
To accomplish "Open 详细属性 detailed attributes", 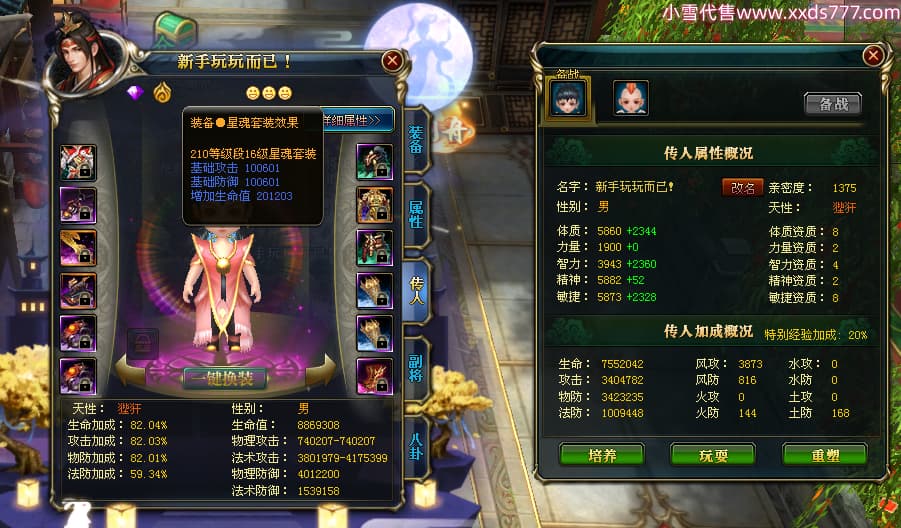I will pyautogui.click(x=353, y=120).
